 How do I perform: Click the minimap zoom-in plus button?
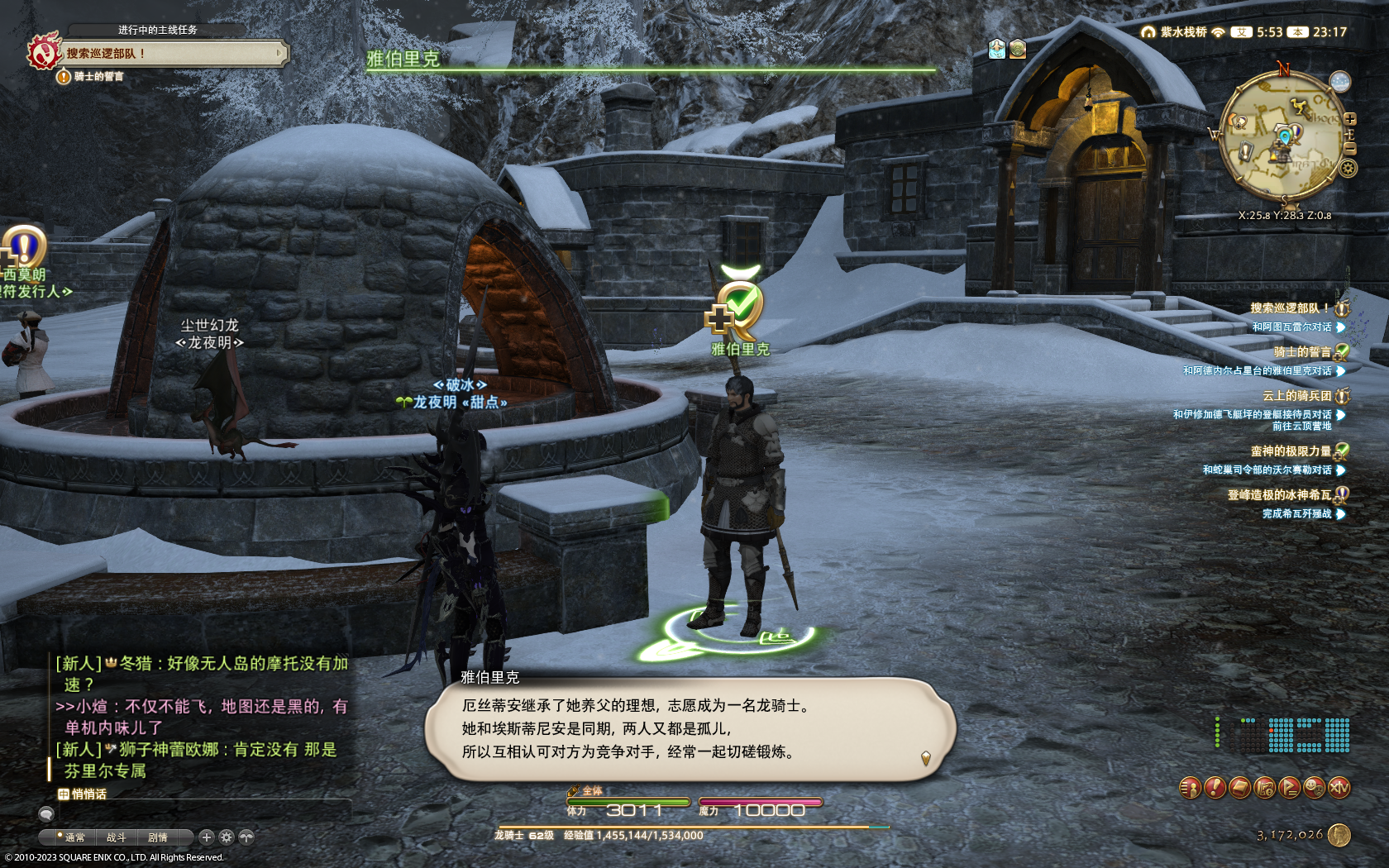[1350, 119]
